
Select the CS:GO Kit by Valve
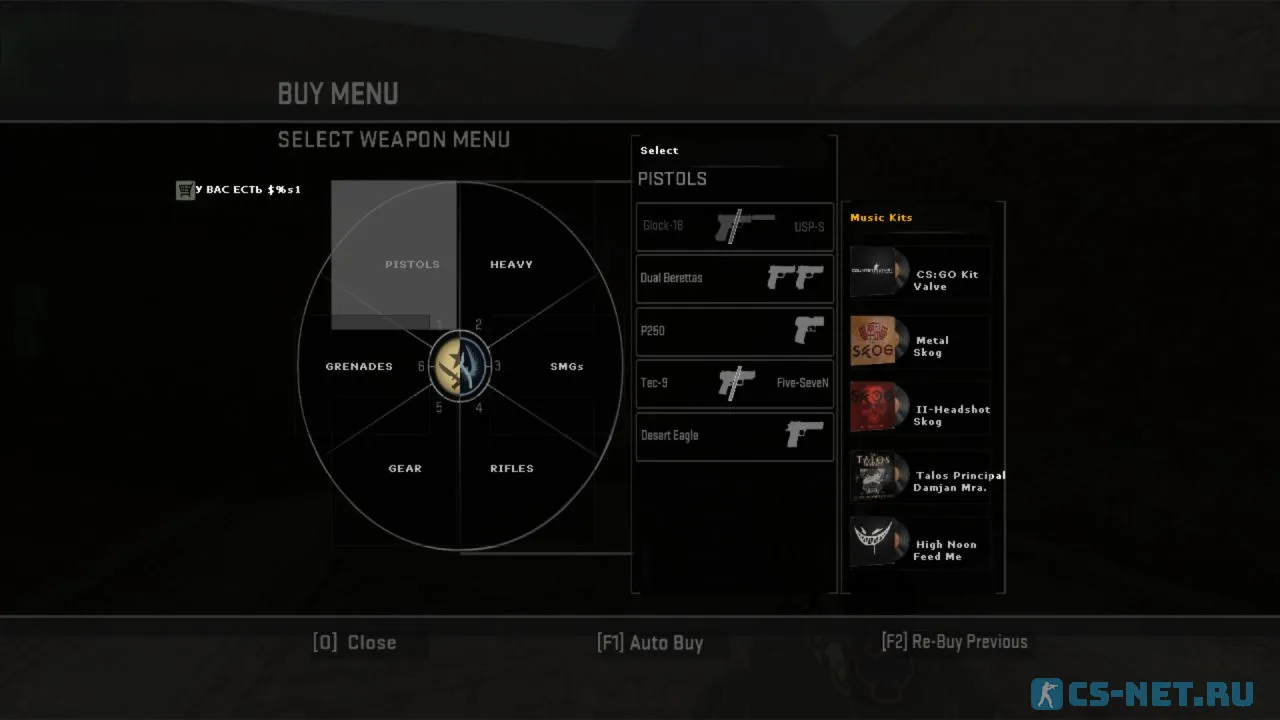(x=920, y=273)
